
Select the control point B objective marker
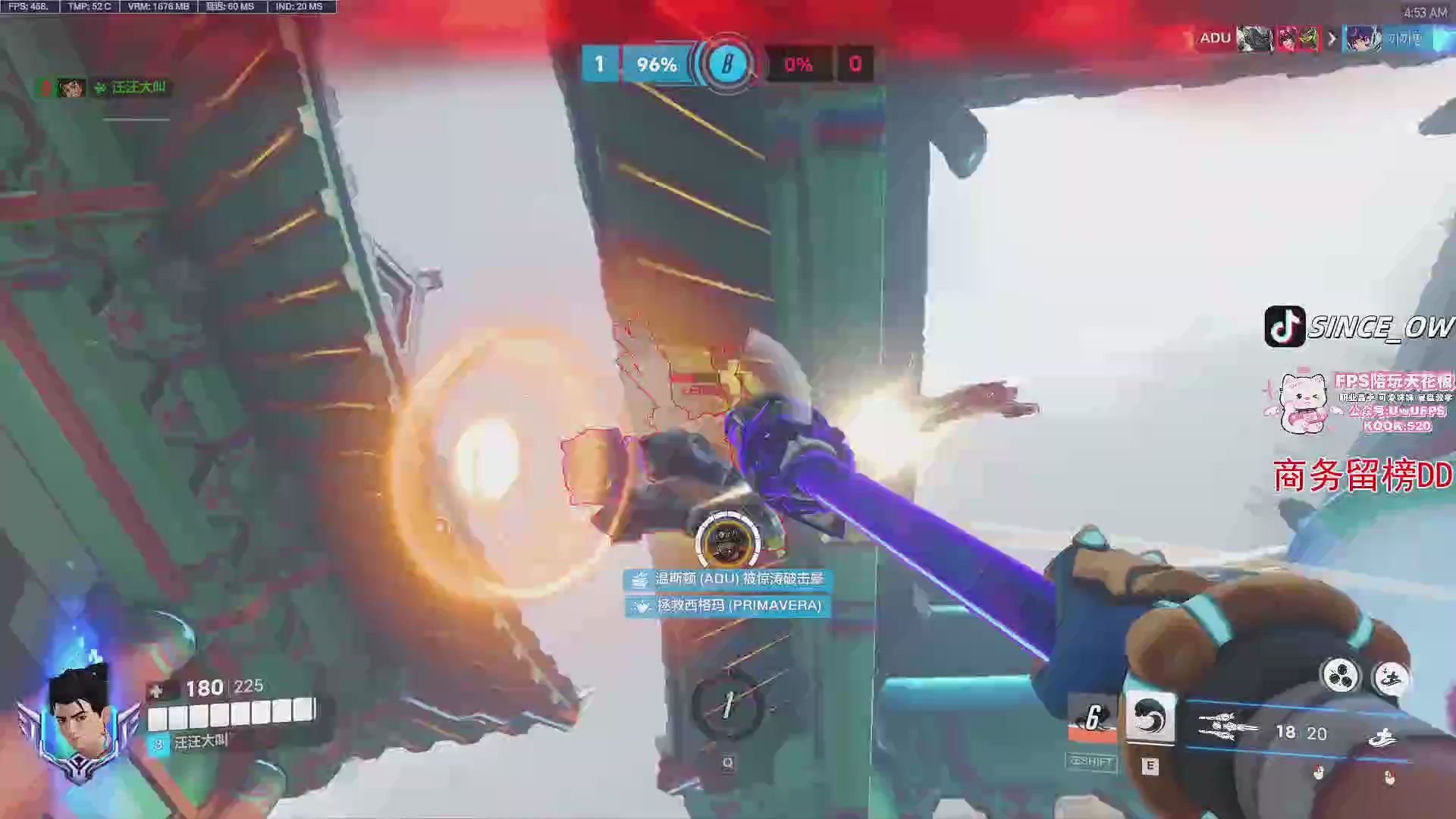pyautogui.click(x=727, y=64)
